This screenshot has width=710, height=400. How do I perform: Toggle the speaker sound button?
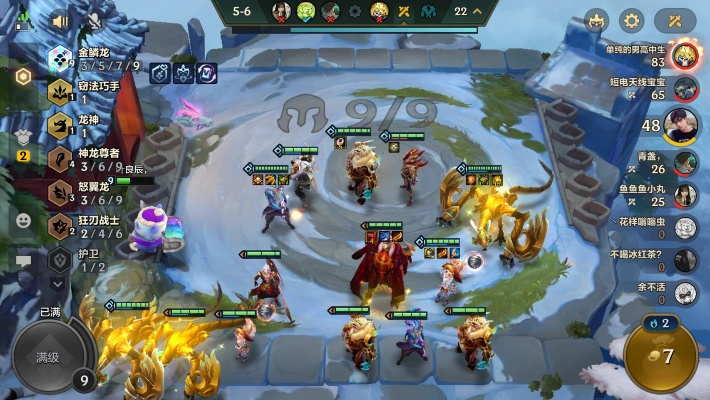pyautogui.click(x=61, y=20)
